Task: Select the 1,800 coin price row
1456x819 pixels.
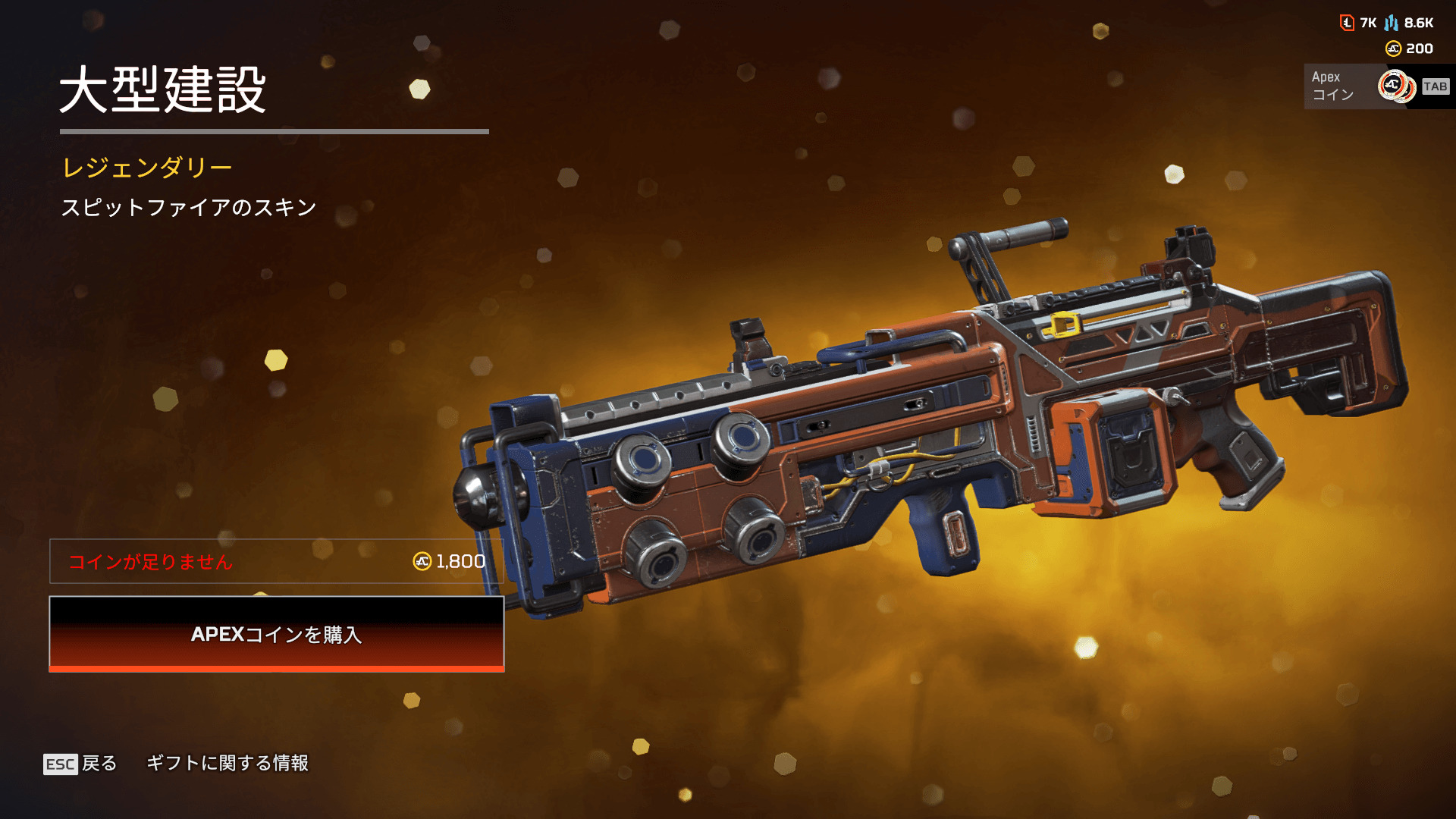Action: [276, 561]
